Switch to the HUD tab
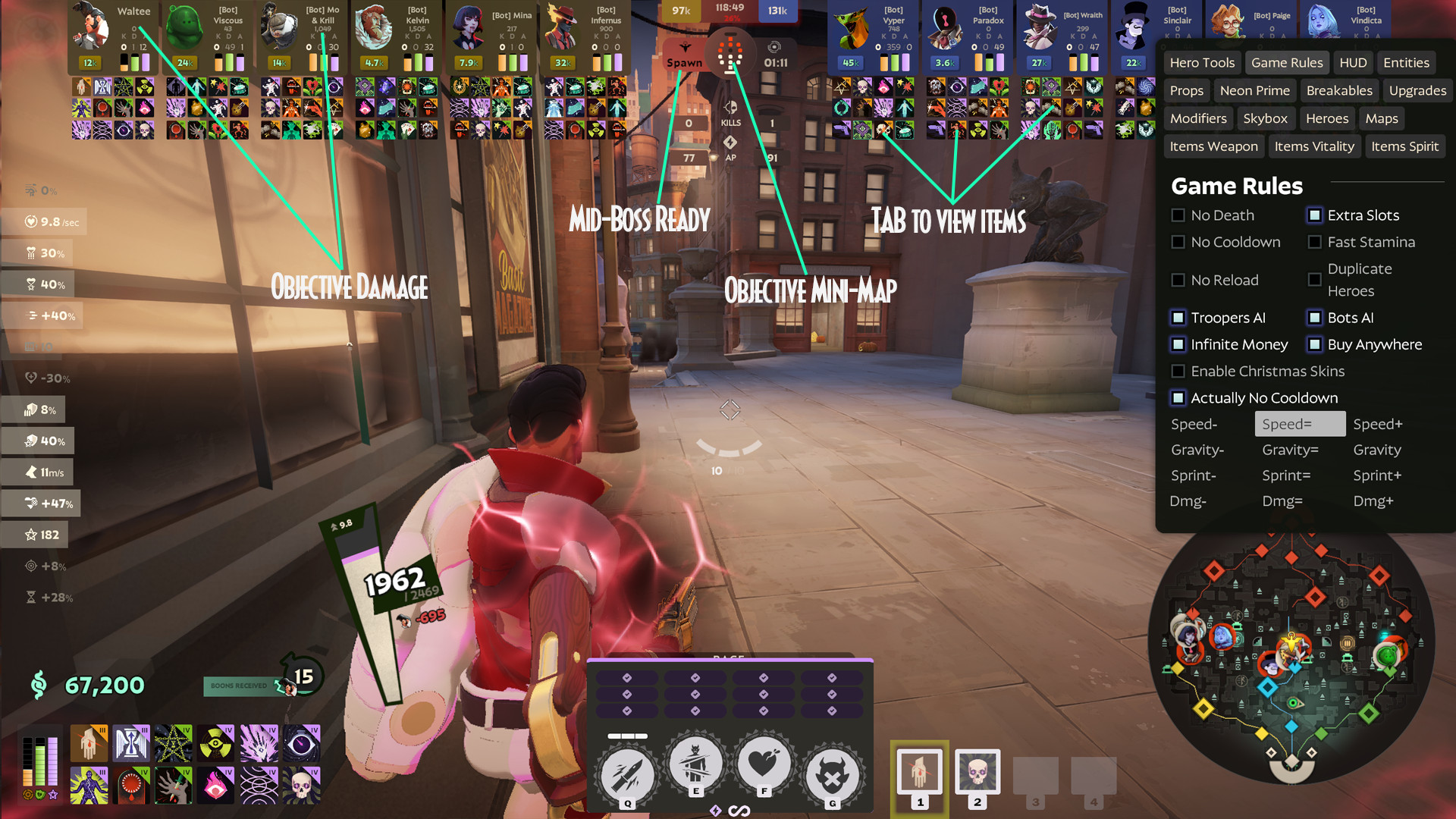 (1353, 62)
